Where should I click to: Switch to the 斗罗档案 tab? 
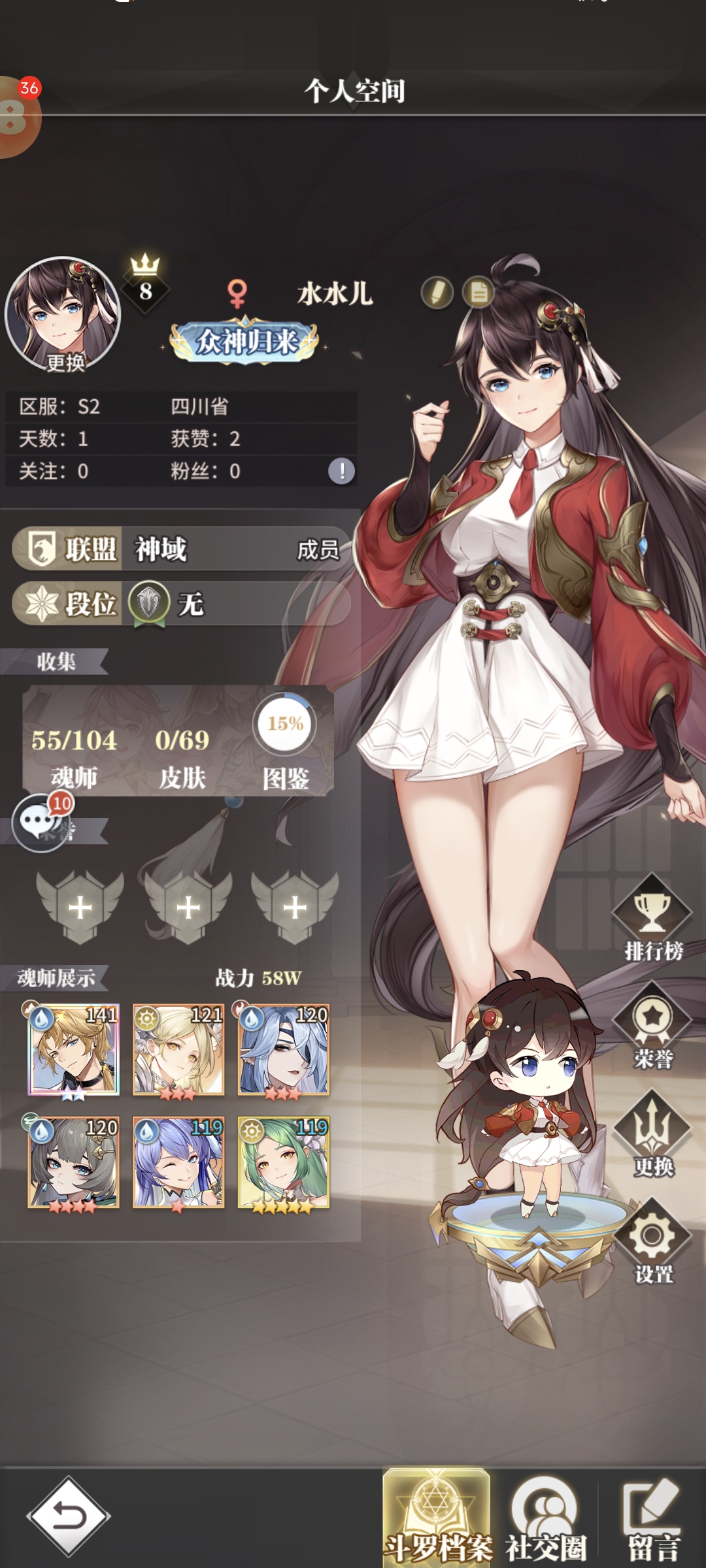(437, 1517)
